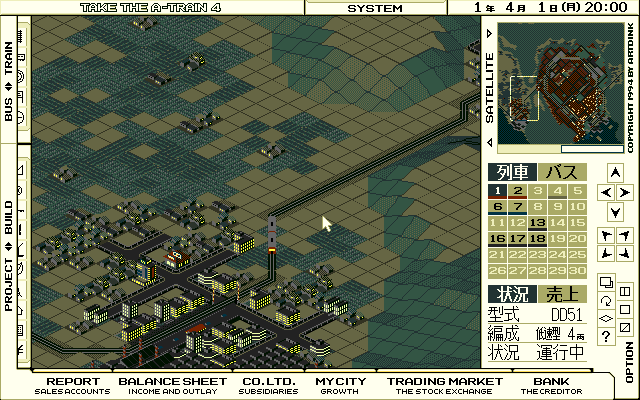Show the 状況 (status) info tab

(x=511, y=293)
